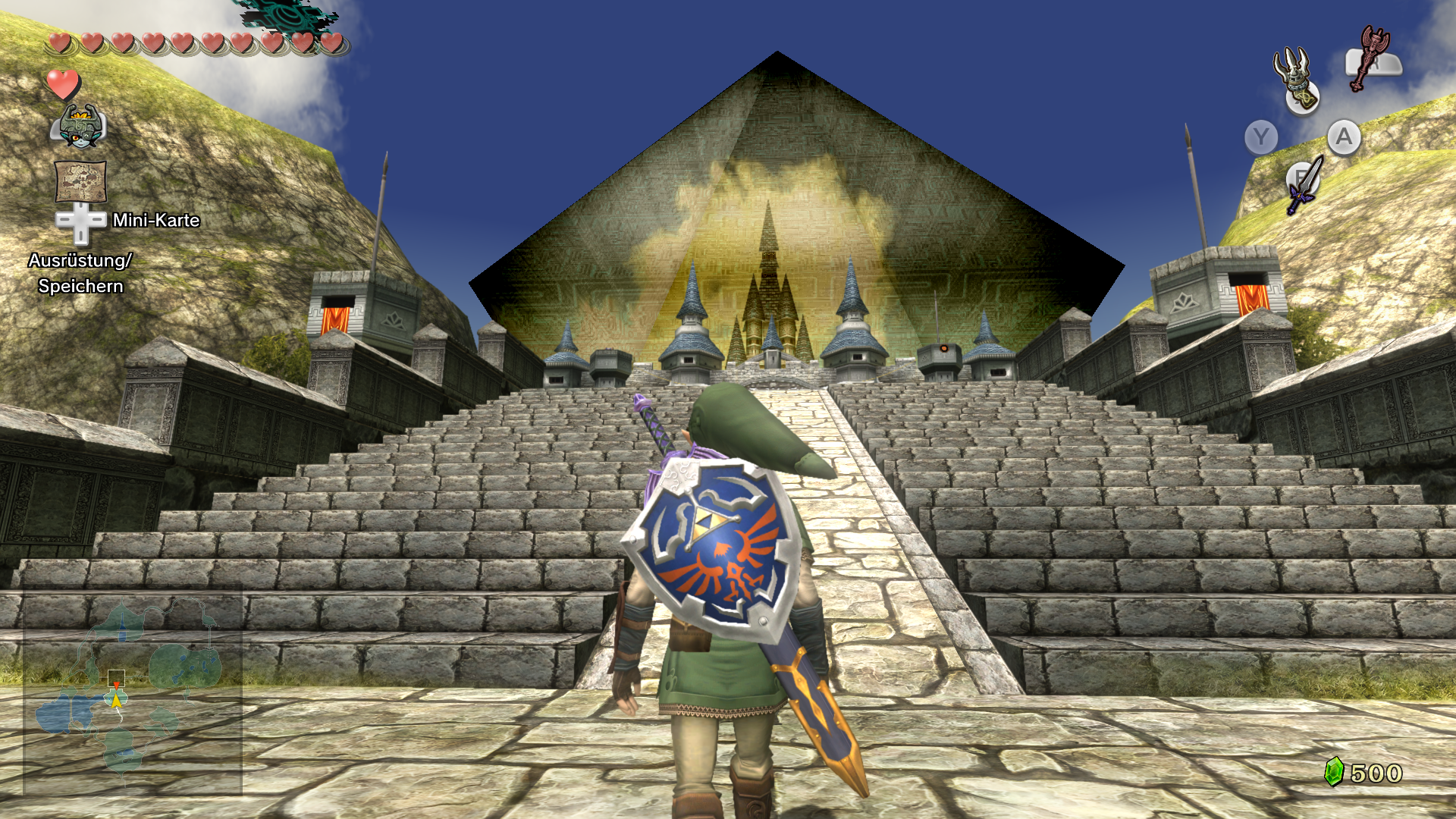The width and height of the screenshot is (1456, 819).
Task: Call Midna using her portrait icon
Action: (79, 126)
